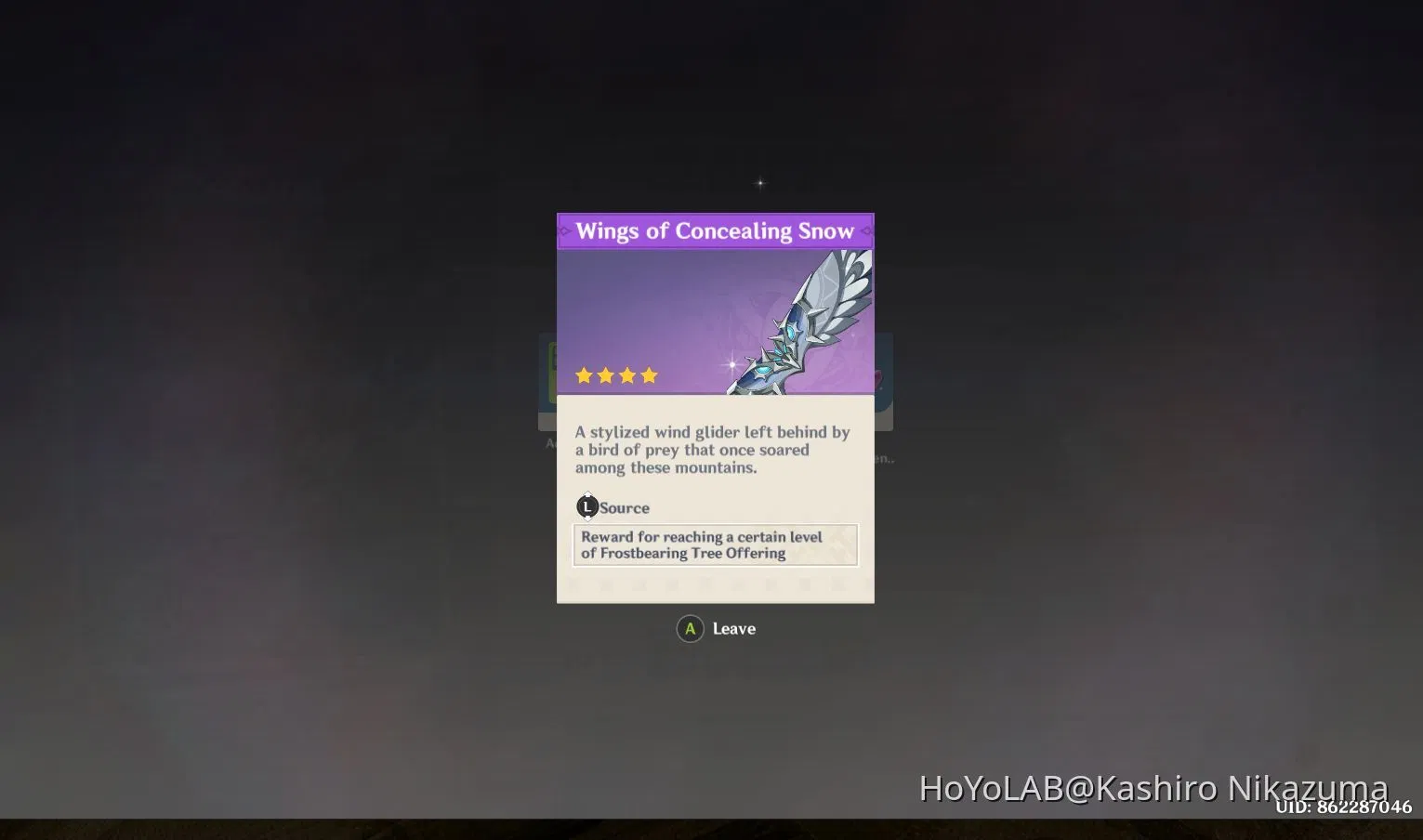Click the L button icon next to Source
This screenshot has width=1423, height=840.
(586, 506)
